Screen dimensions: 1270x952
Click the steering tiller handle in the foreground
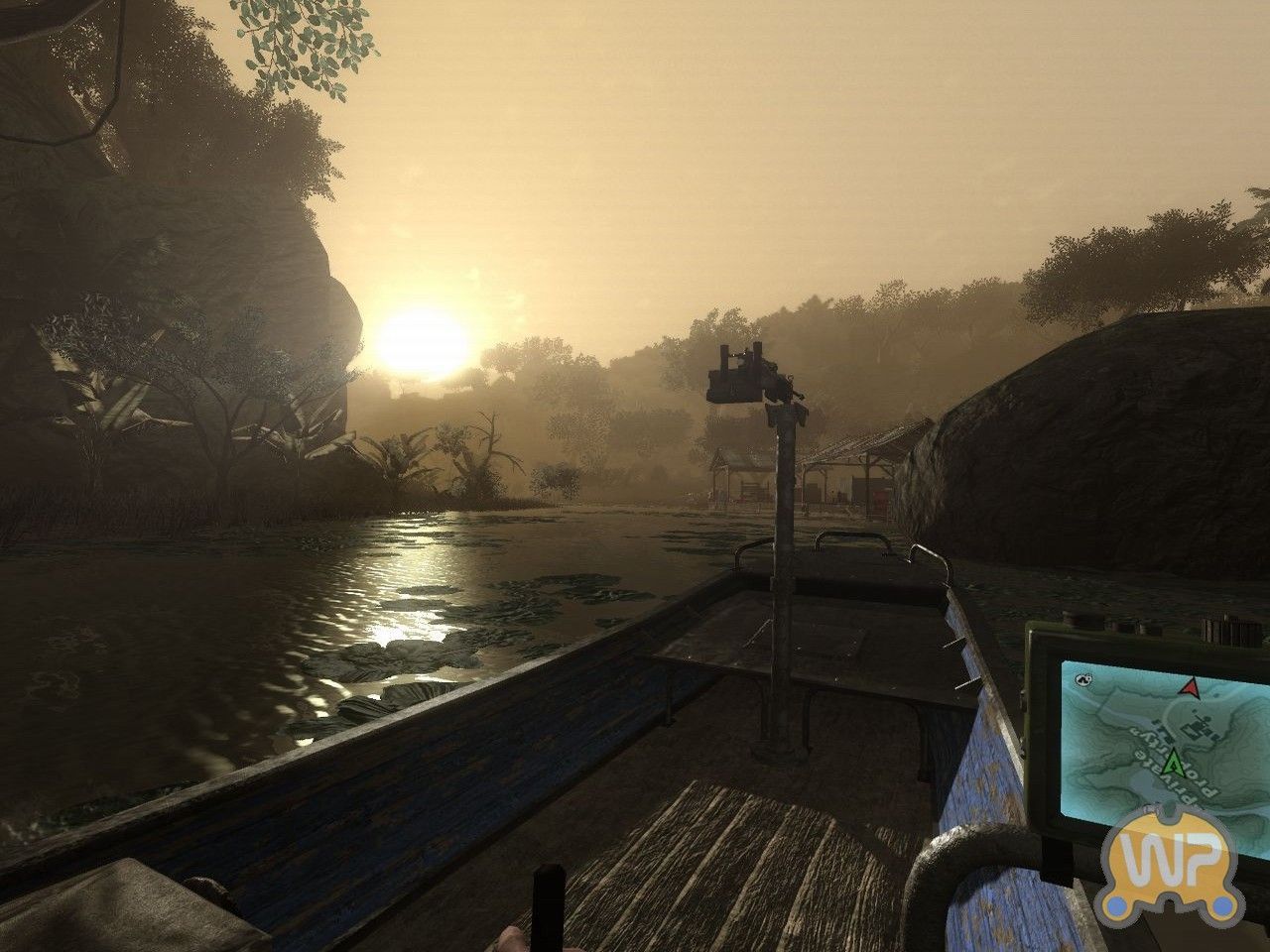(549, 907)
